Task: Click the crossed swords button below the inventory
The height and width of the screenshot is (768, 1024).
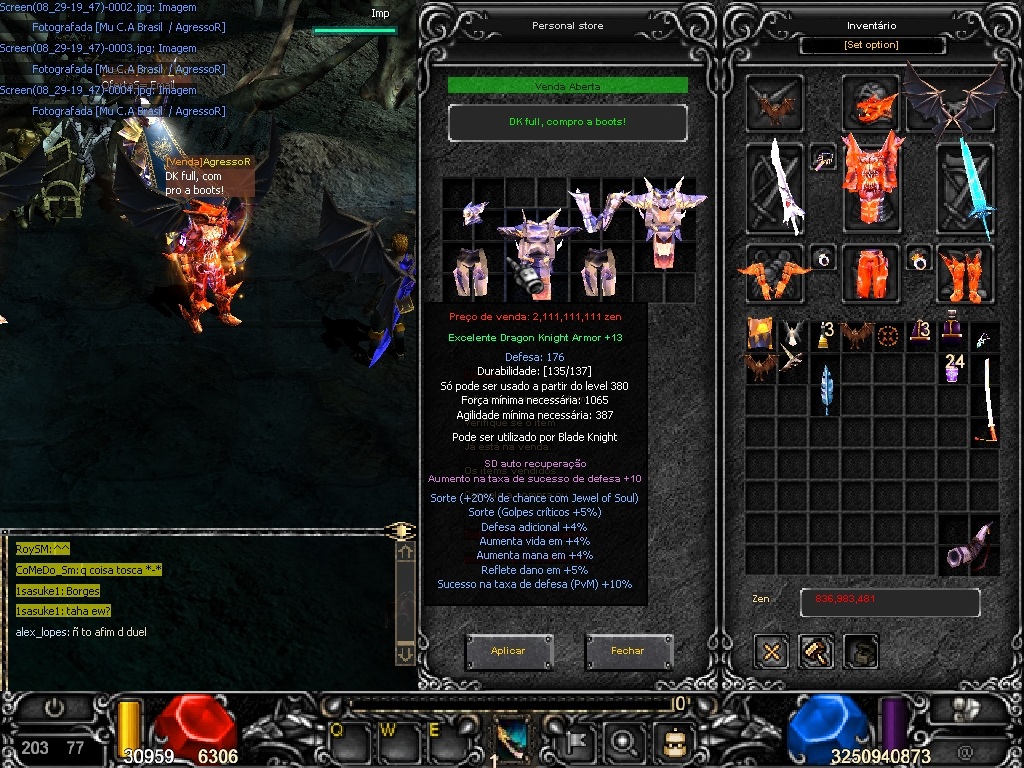Action: click(771, 651)
